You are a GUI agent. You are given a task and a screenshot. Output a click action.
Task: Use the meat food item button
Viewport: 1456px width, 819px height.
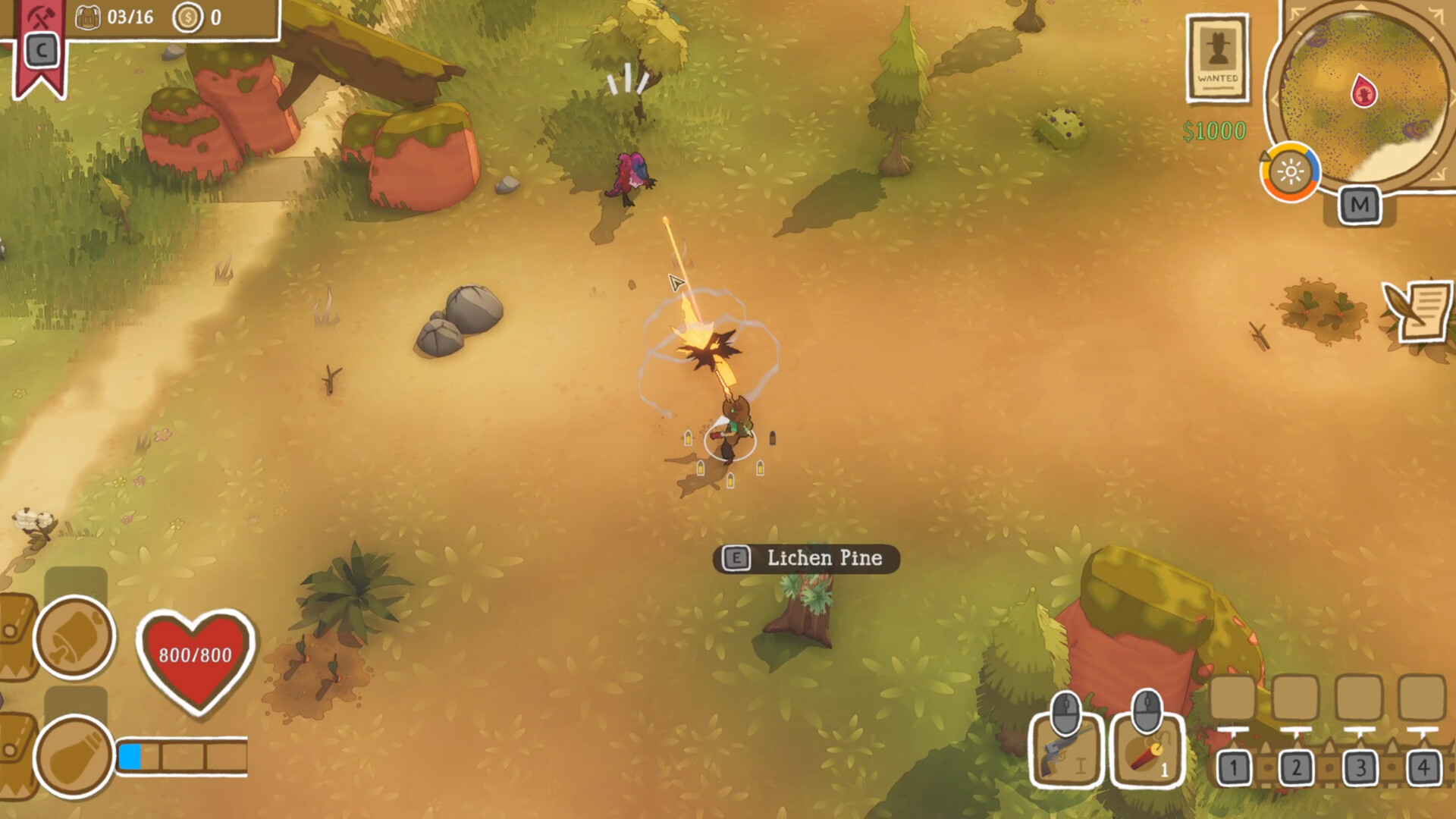(x=74, y=637)
